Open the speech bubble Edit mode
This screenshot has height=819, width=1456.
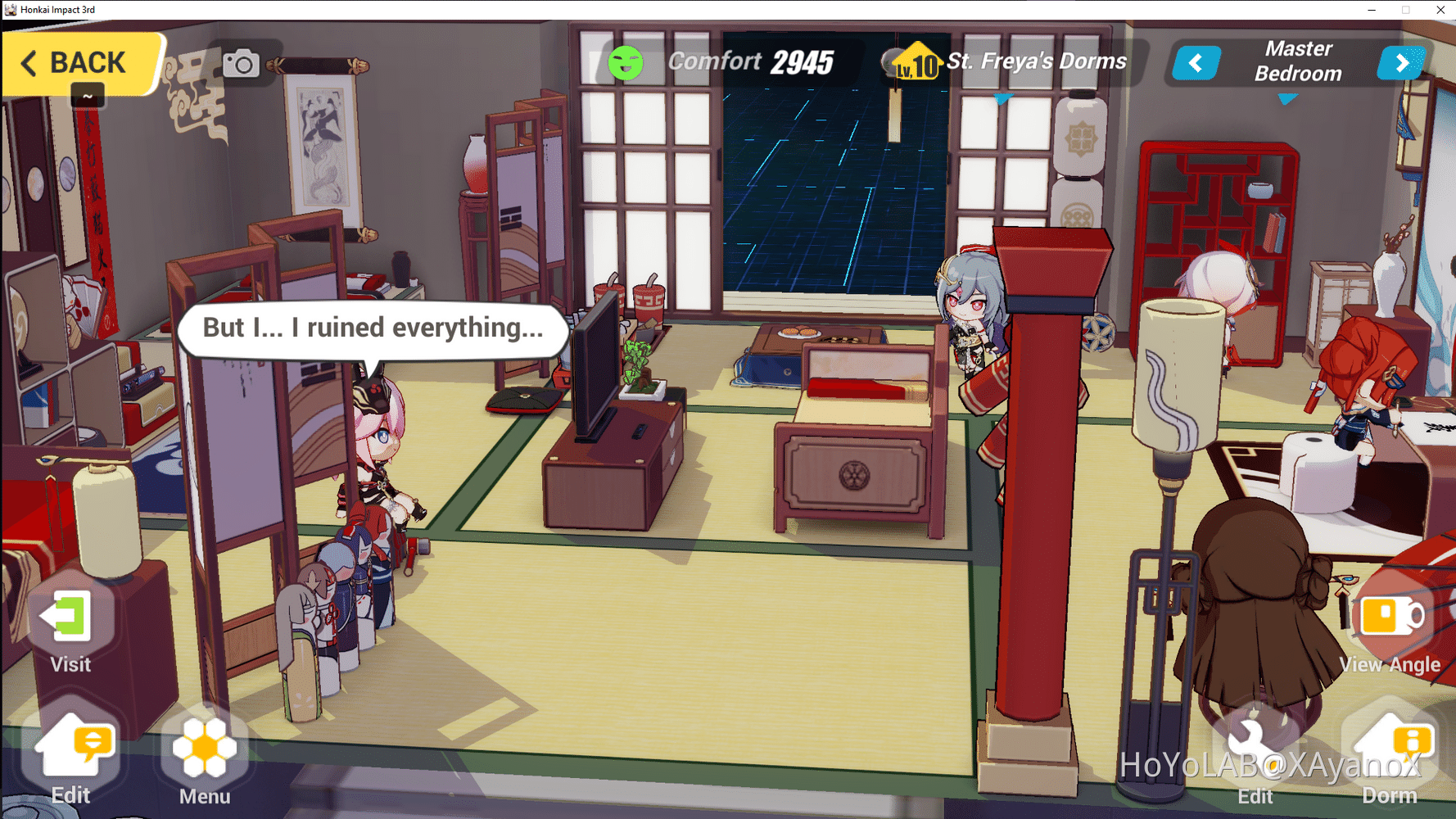tap(72, 745)
